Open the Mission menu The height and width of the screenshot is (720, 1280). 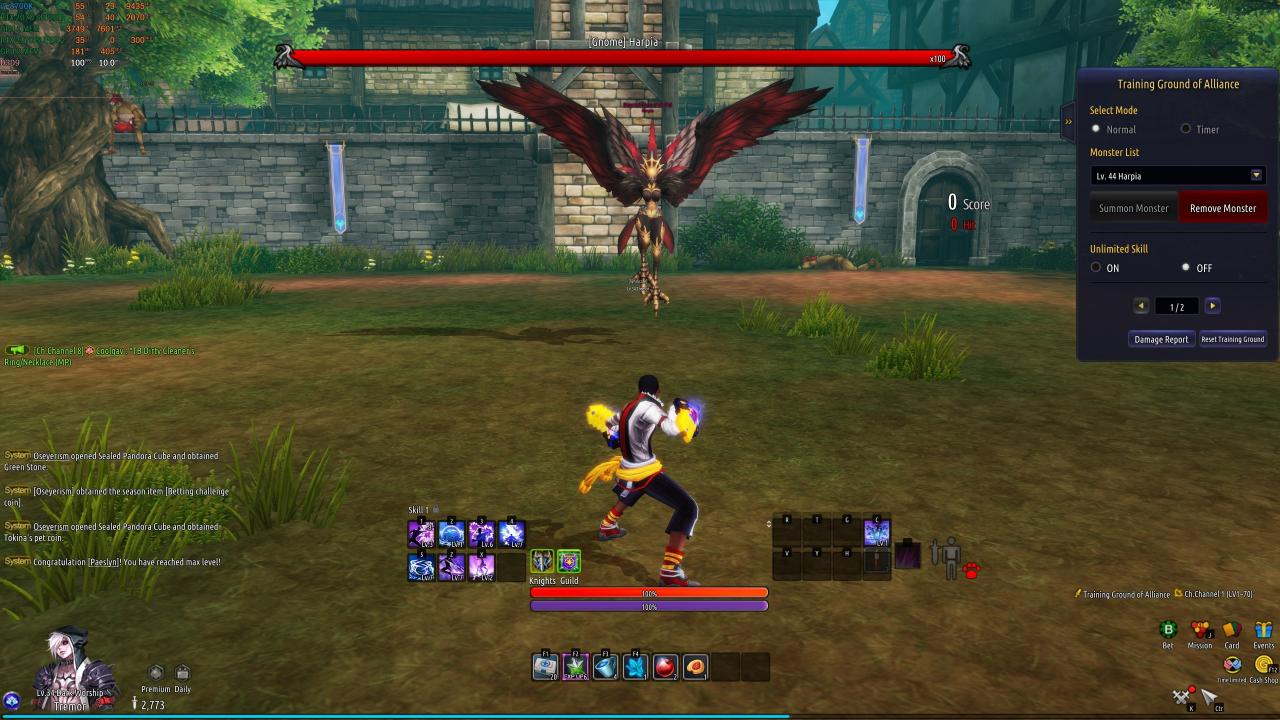1200,630
